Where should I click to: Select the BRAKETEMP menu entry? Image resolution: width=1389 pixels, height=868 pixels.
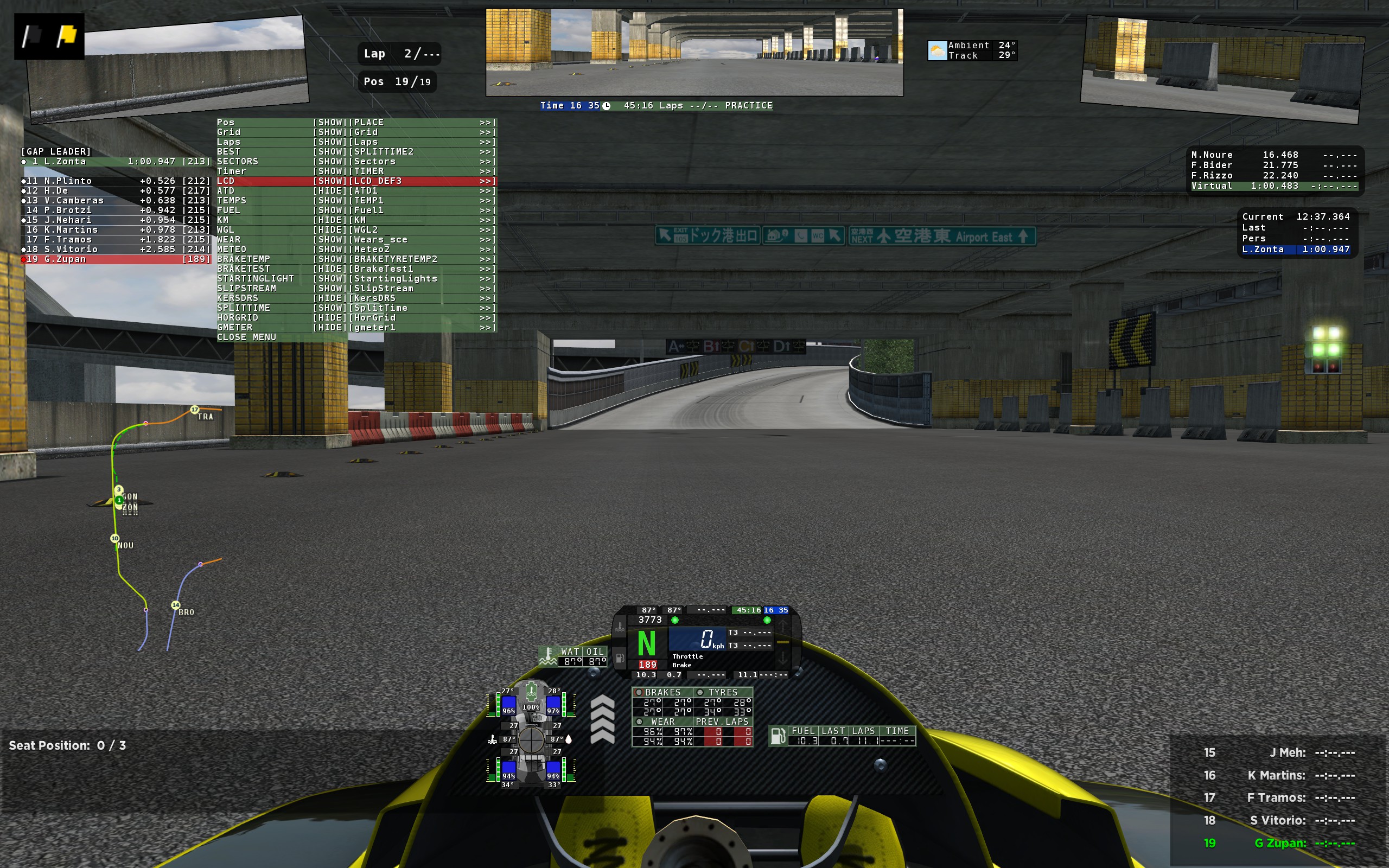point(356,259)
